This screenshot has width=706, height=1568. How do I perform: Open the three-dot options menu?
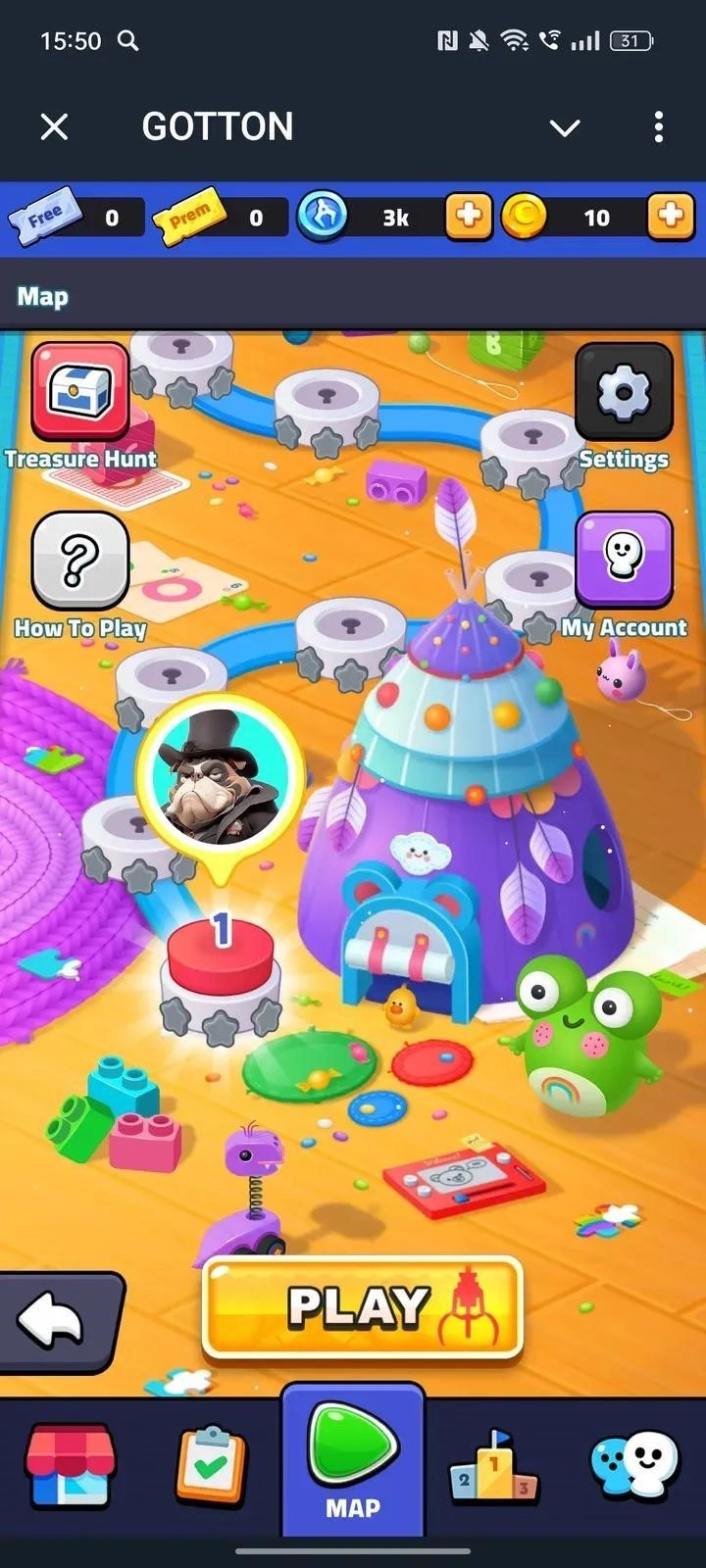658,126
